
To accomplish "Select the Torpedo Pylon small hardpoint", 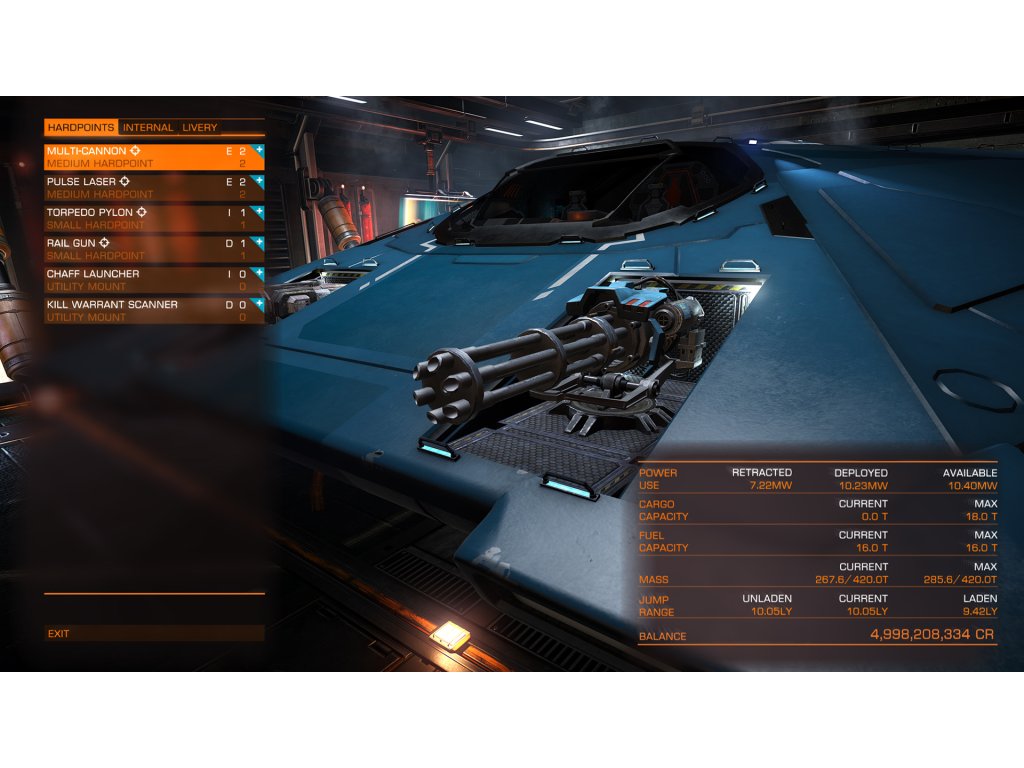I will coord(150,218).
